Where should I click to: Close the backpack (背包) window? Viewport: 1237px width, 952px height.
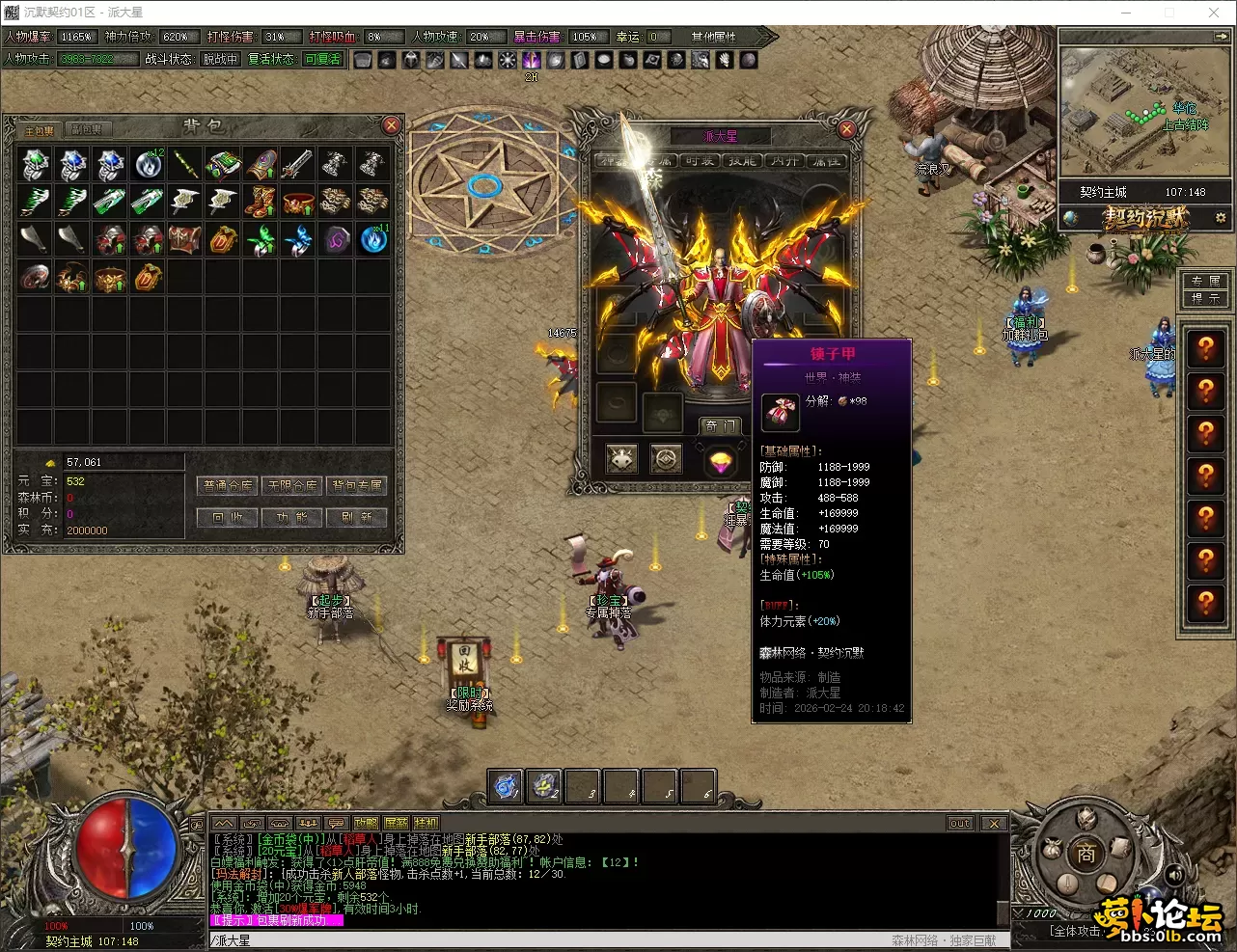point(392,125)
